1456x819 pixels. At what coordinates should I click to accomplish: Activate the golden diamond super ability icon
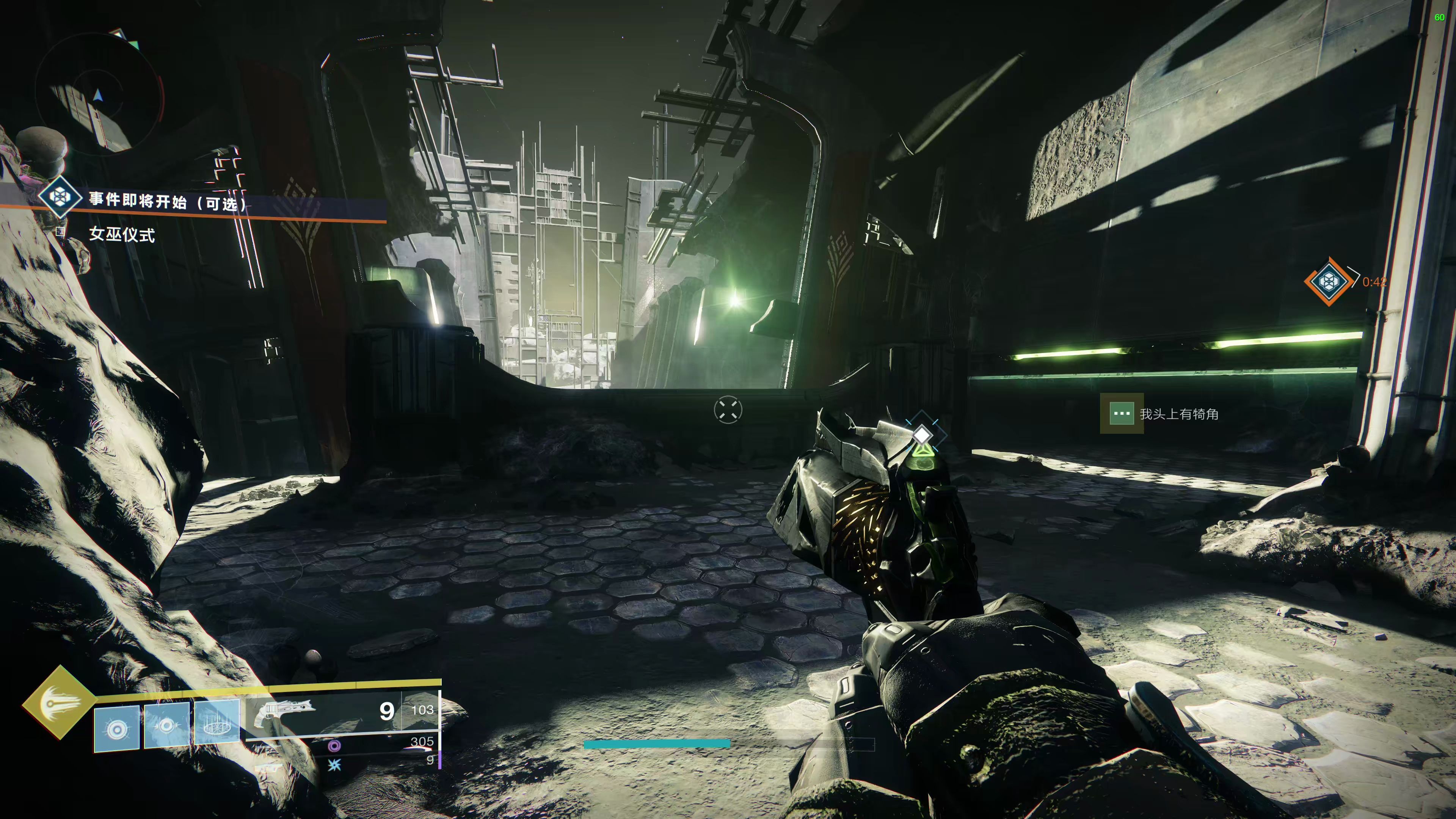(x=59, y=703)
